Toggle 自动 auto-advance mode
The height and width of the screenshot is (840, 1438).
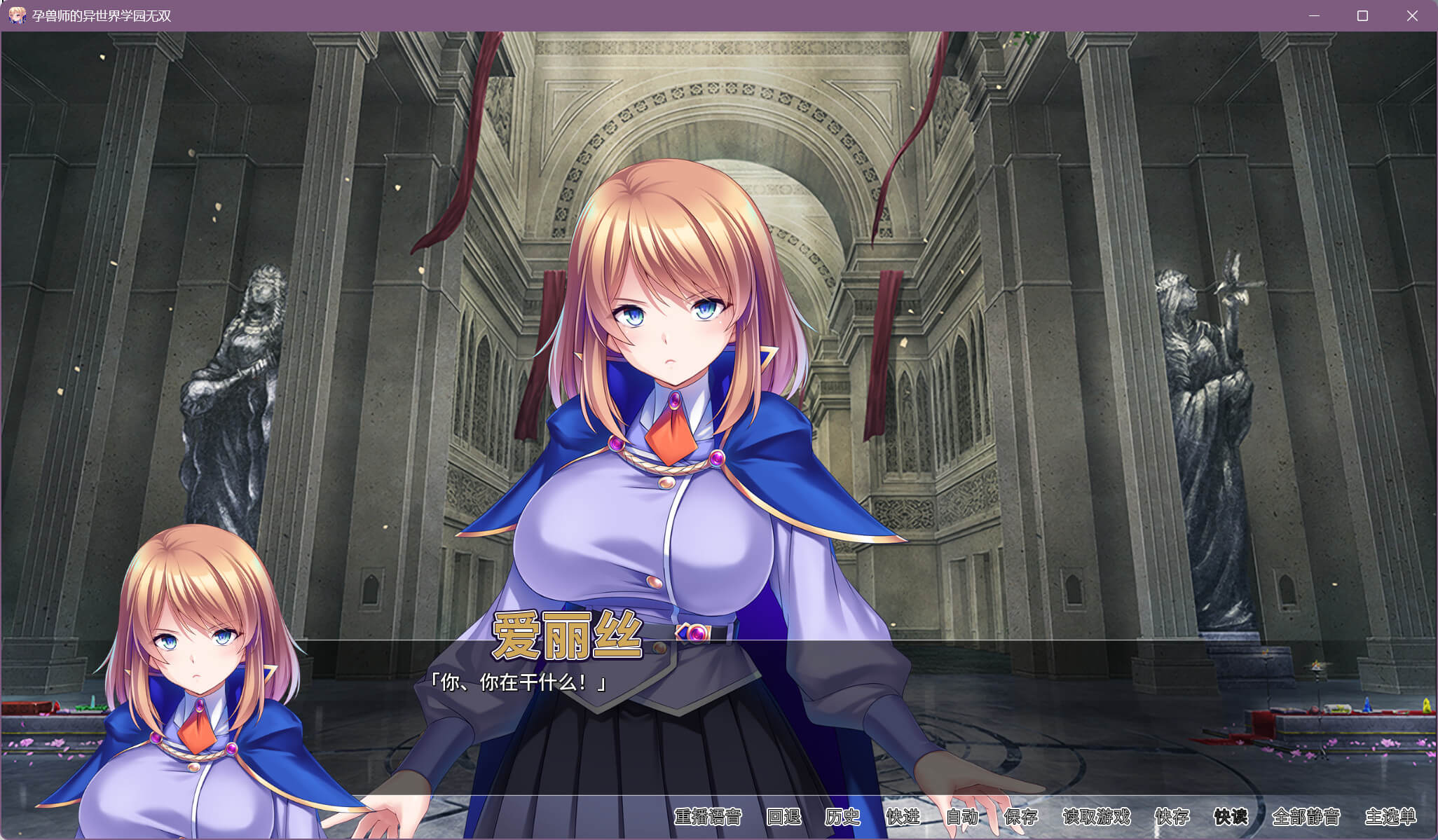coord(961,817)
